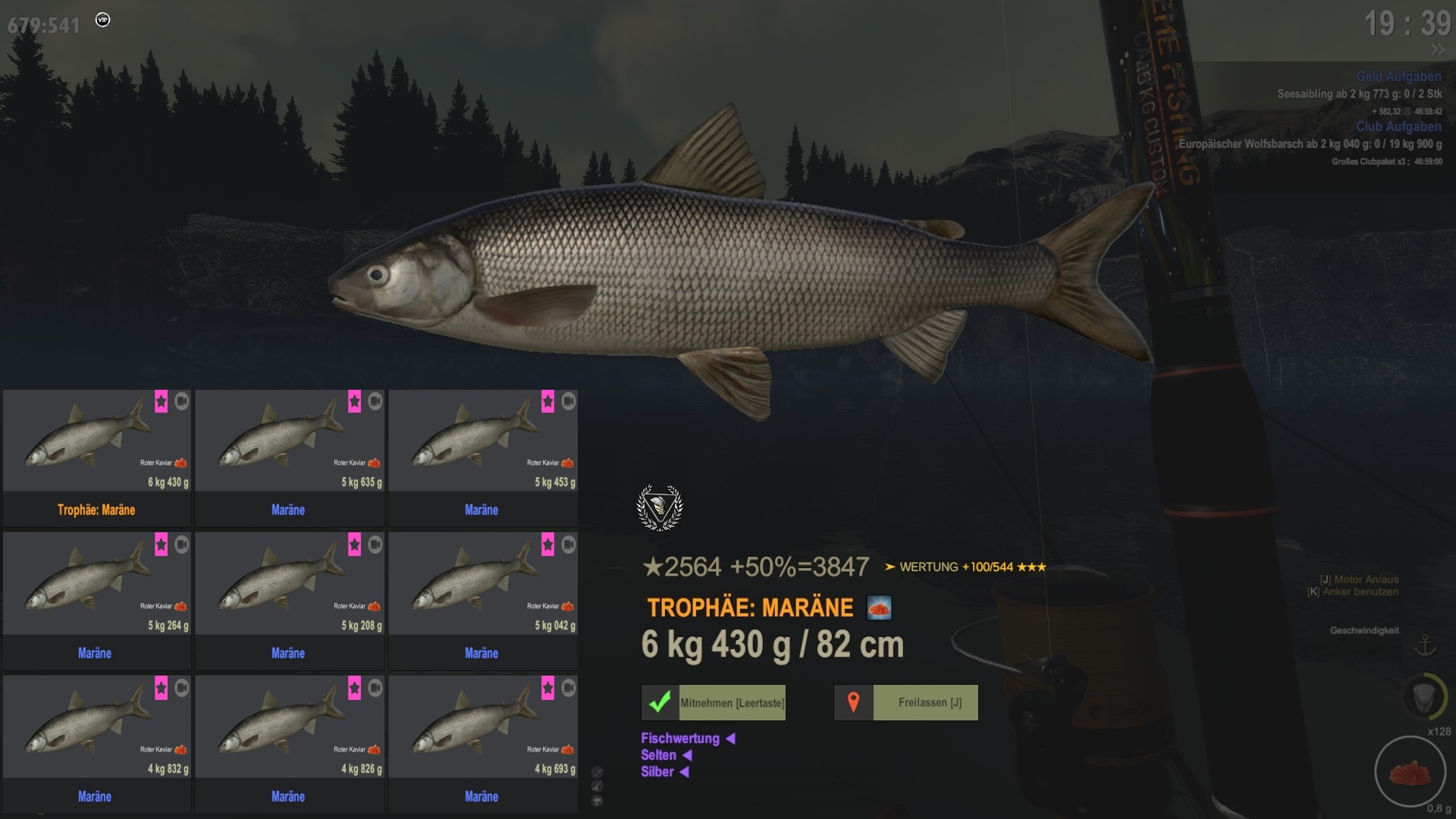Expand the tasks panel double-arrow

coord(1438,50)
